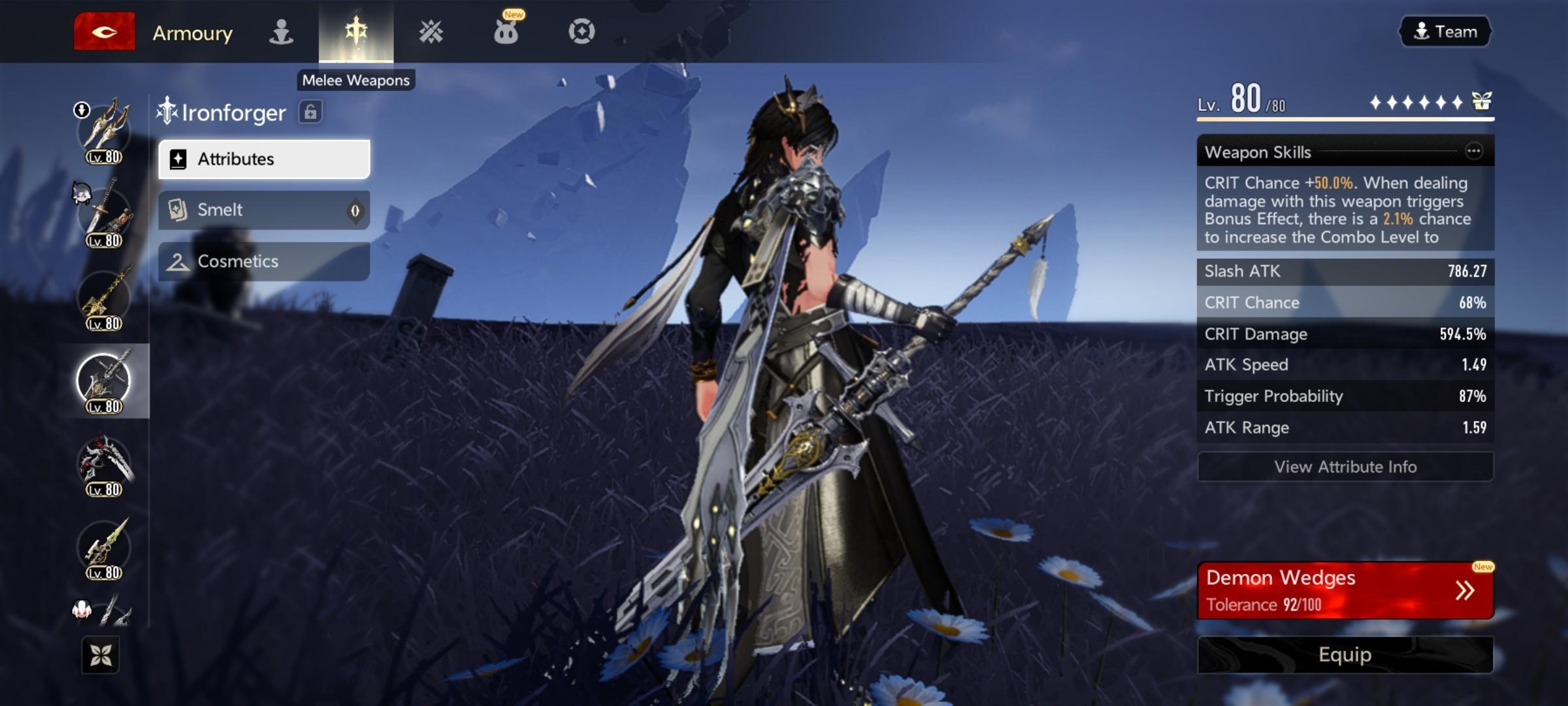1568x706 pixels.
Task: Equip the Ironforger weapon
Action: pos(1345,654)
